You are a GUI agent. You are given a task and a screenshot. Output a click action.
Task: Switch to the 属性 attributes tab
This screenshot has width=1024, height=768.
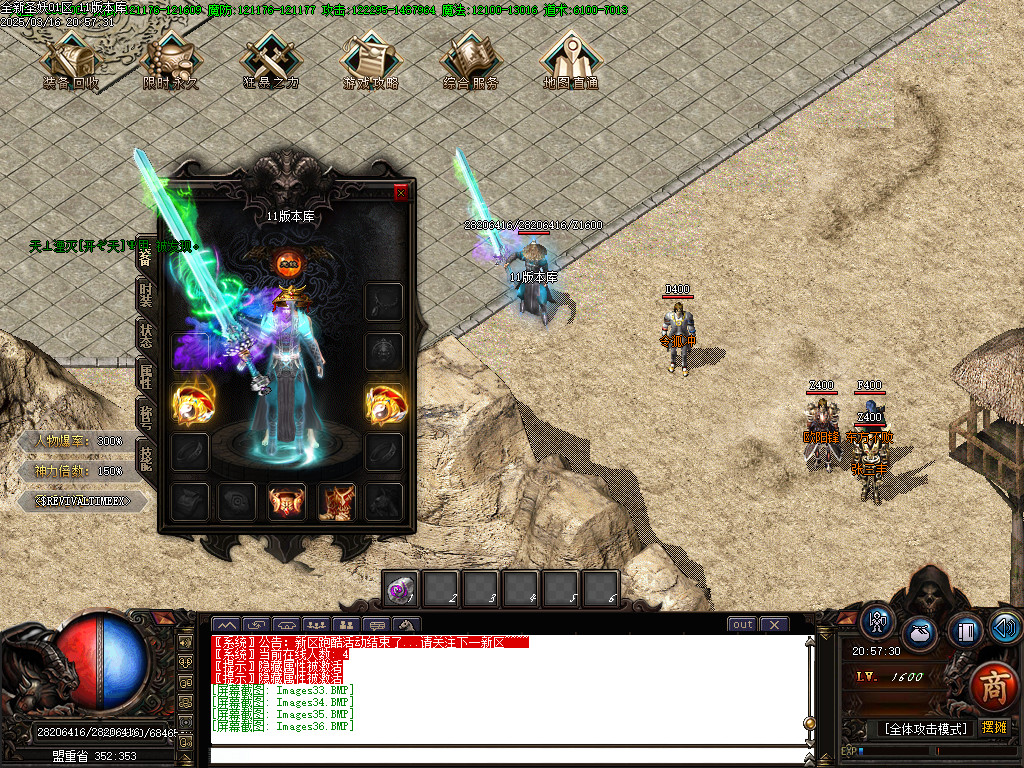146,375
